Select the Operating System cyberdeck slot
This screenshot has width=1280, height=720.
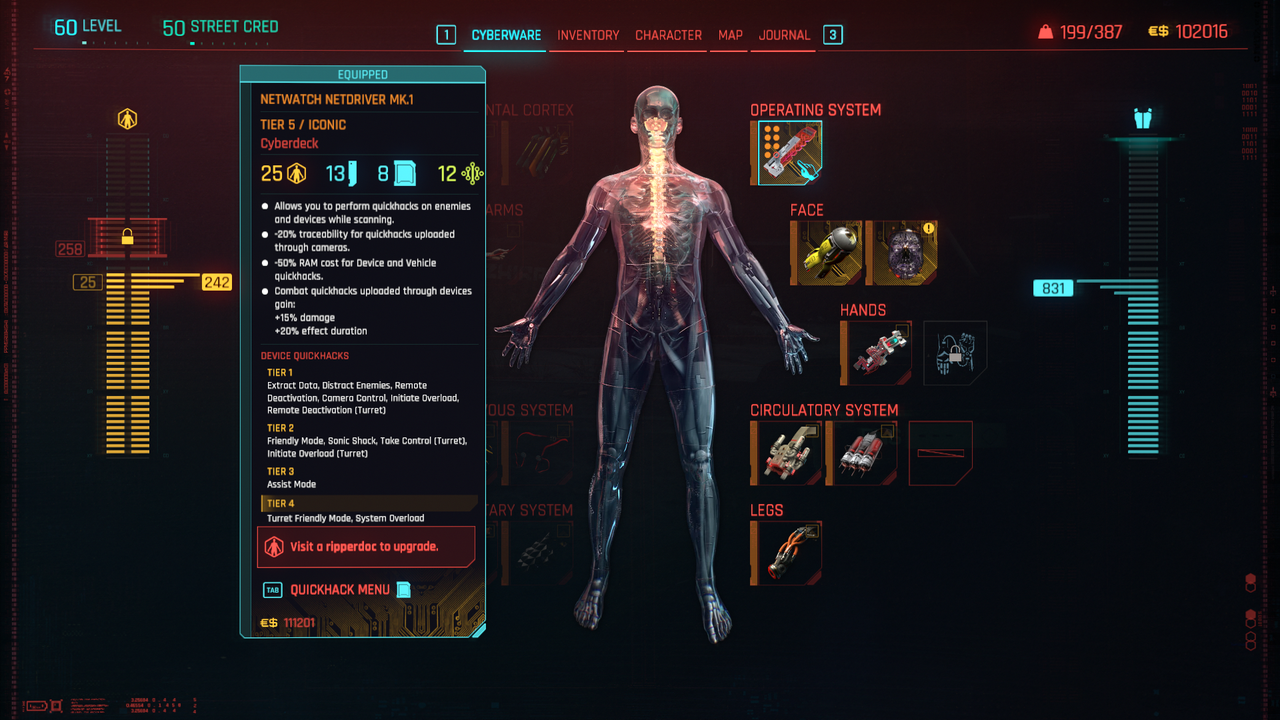coord(788,153)
